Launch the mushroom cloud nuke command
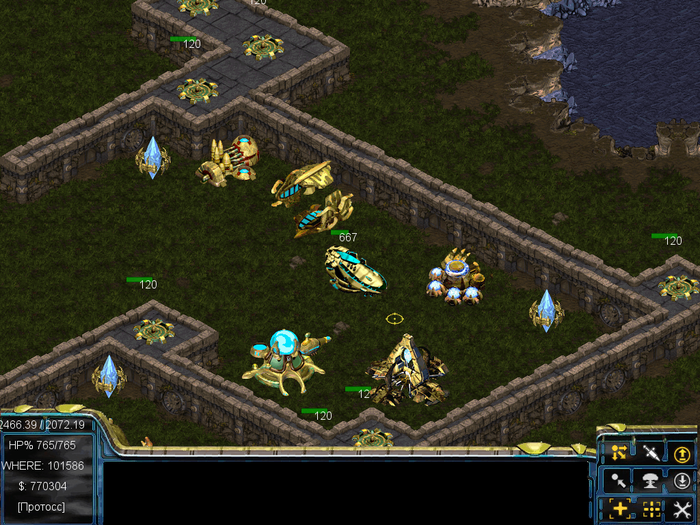This screenshot has width=700, height=525. pyautogui.click(x=651, y=481)
